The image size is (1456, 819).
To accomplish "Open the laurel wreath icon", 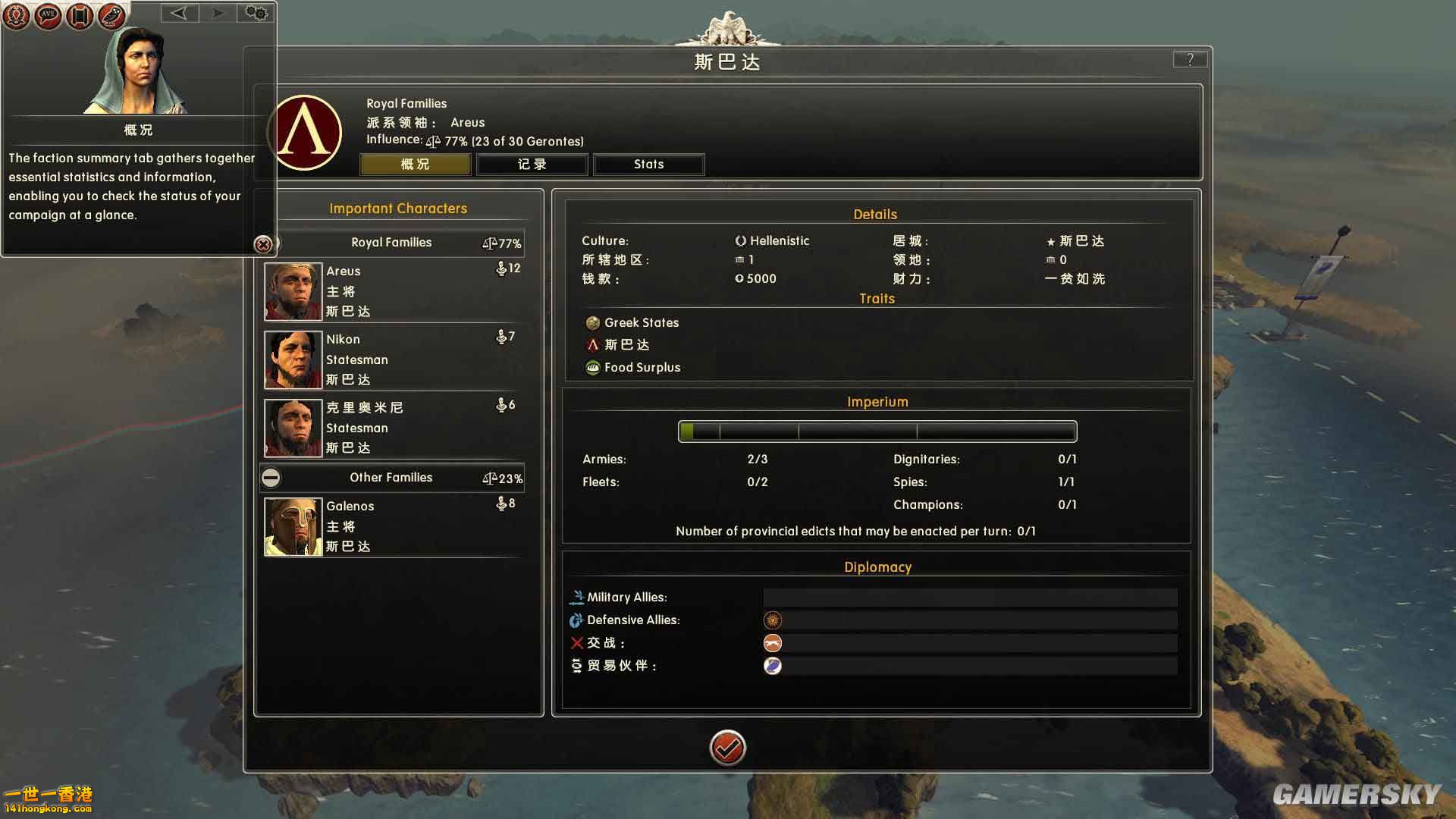I will pos(16,15).
